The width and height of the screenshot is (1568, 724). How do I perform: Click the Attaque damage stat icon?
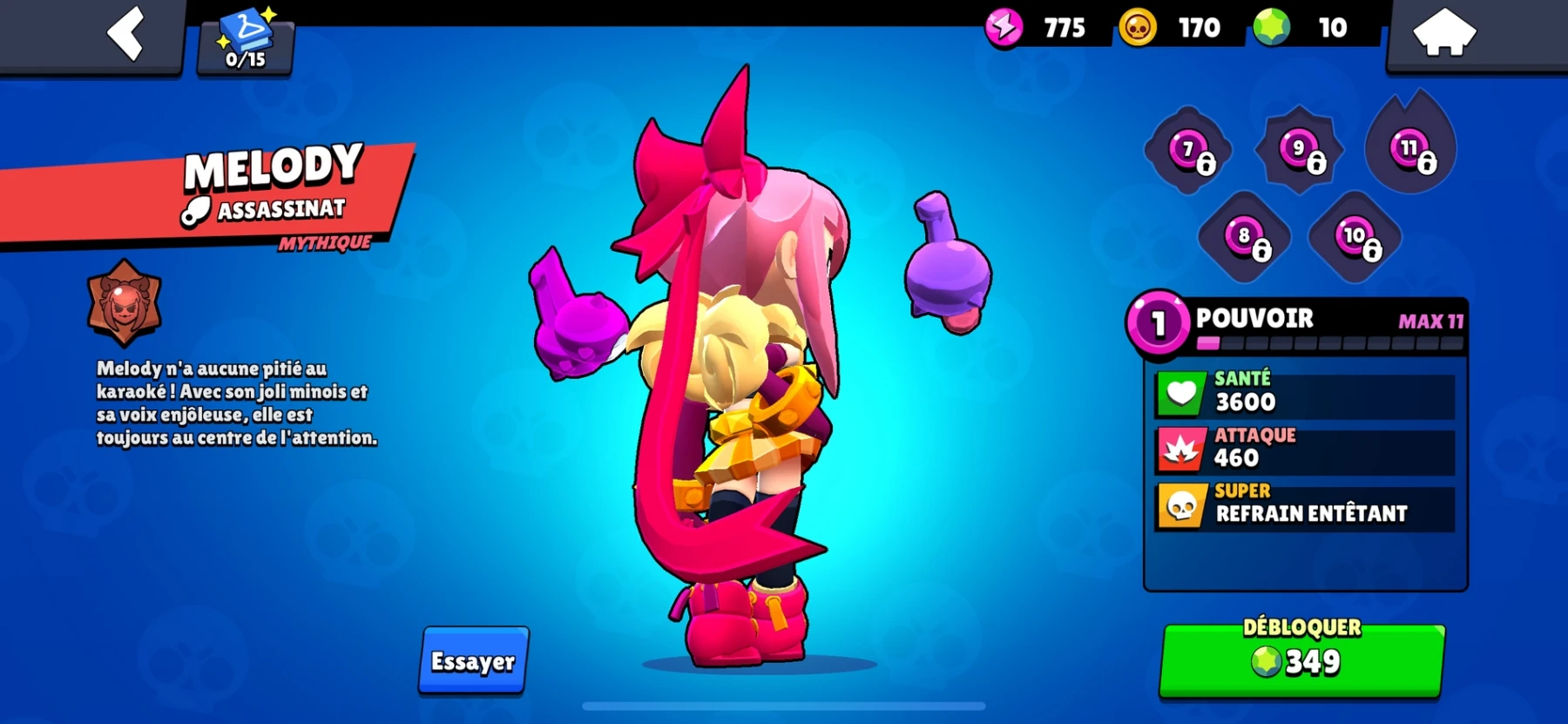click(1180, 446)
